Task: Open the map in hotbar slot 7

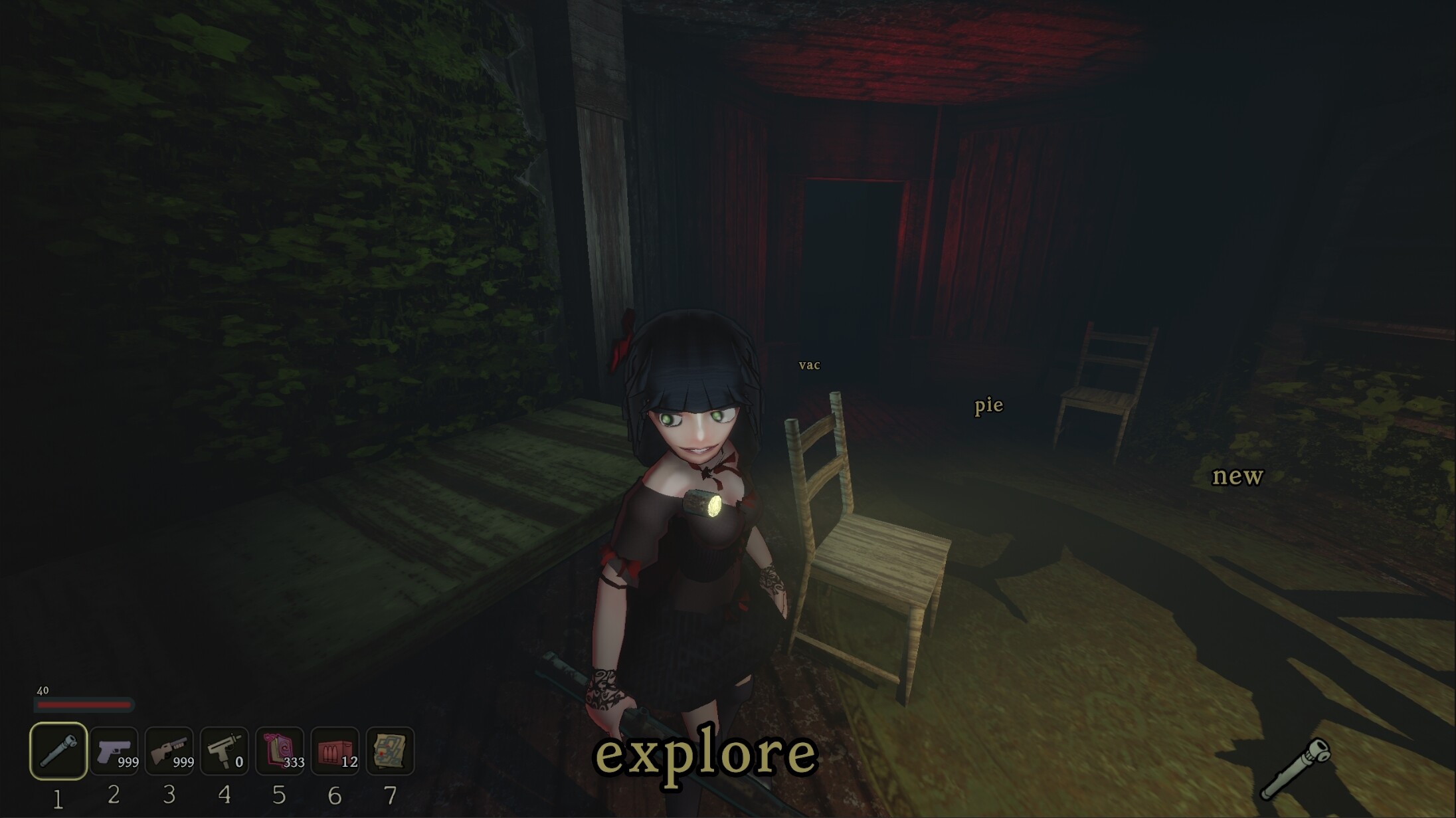Action: coord(389,752)
